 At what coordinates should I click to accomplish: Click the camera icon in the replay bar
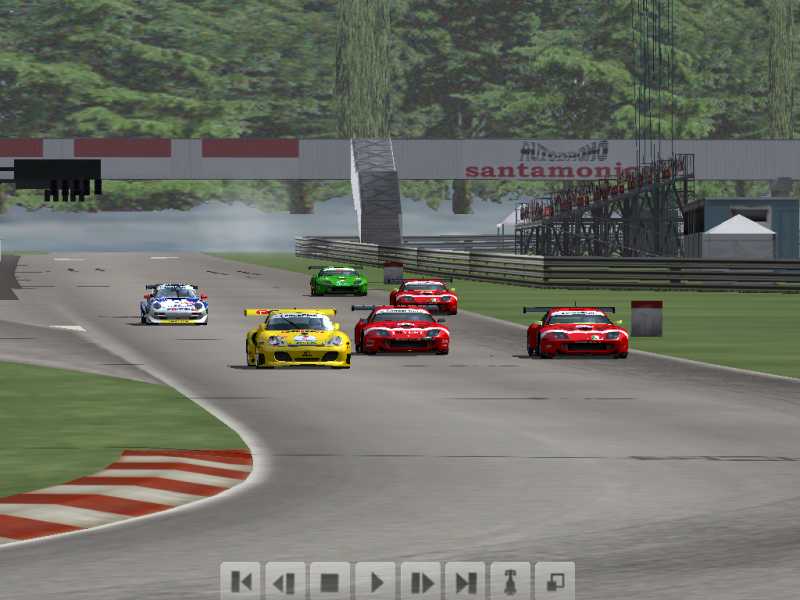coord(510,581)
